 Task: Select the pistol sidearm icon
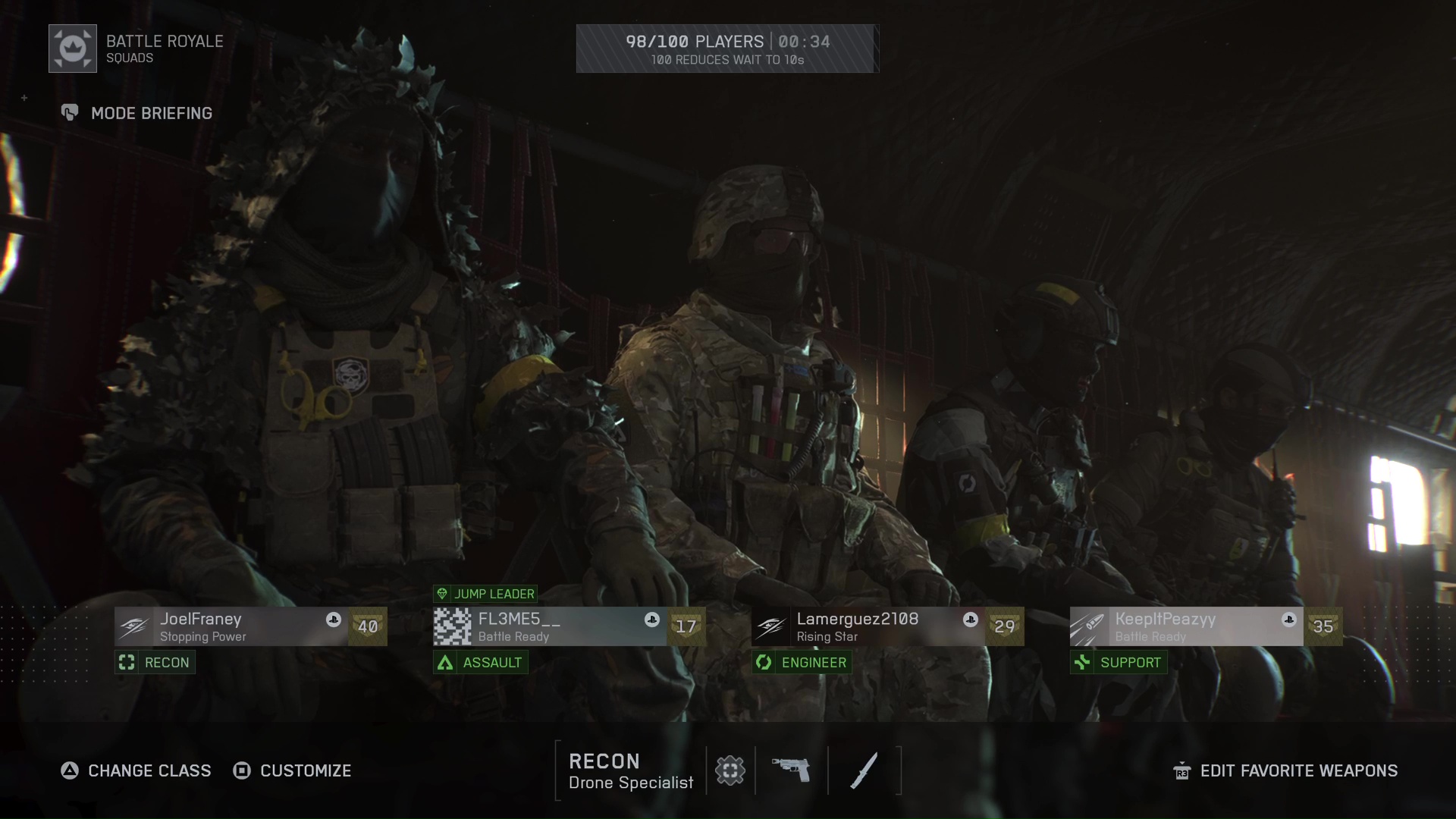click(791, 770)
